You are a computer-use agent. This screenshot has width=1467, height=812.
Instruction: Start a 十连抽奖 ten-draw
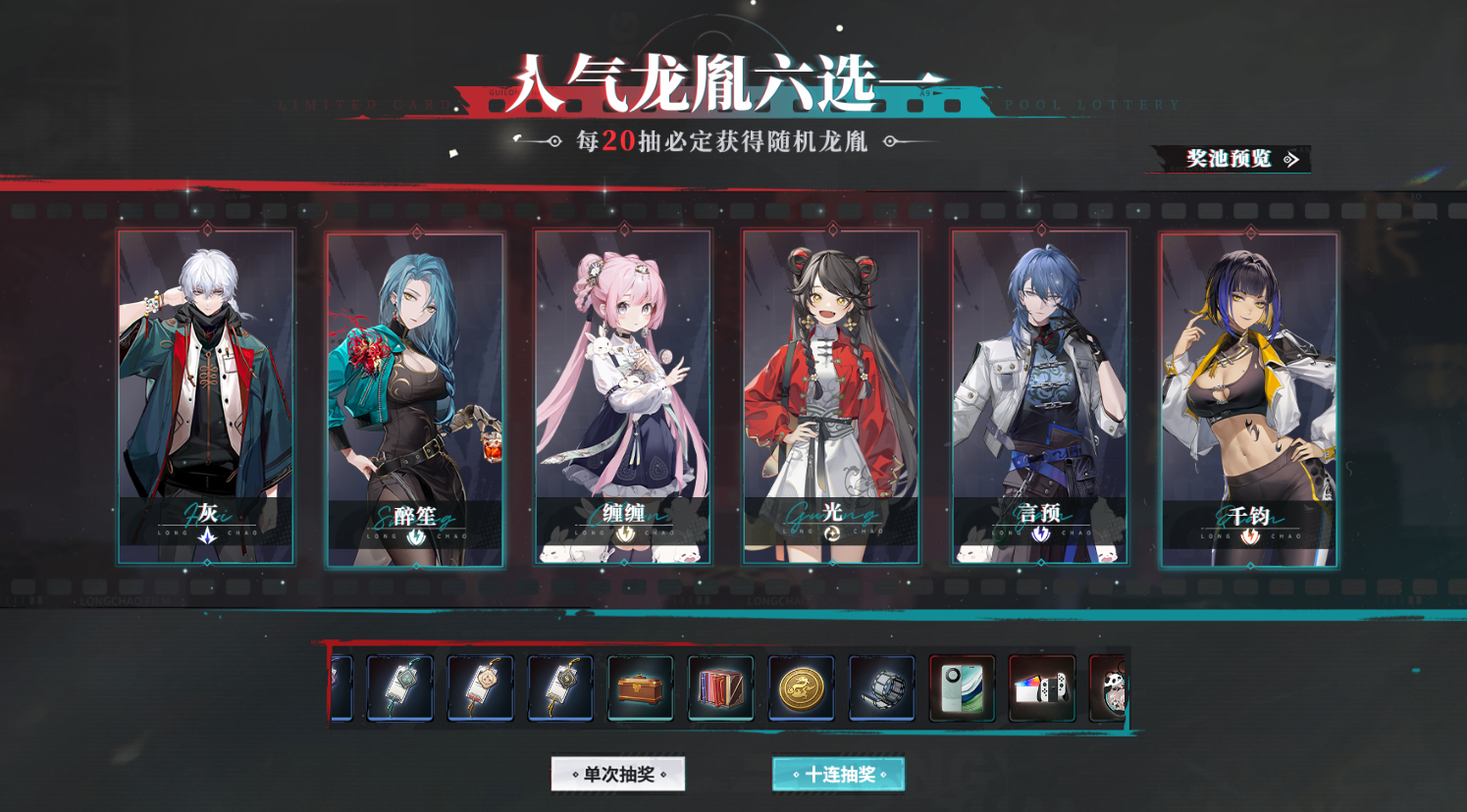click(838, 774)
